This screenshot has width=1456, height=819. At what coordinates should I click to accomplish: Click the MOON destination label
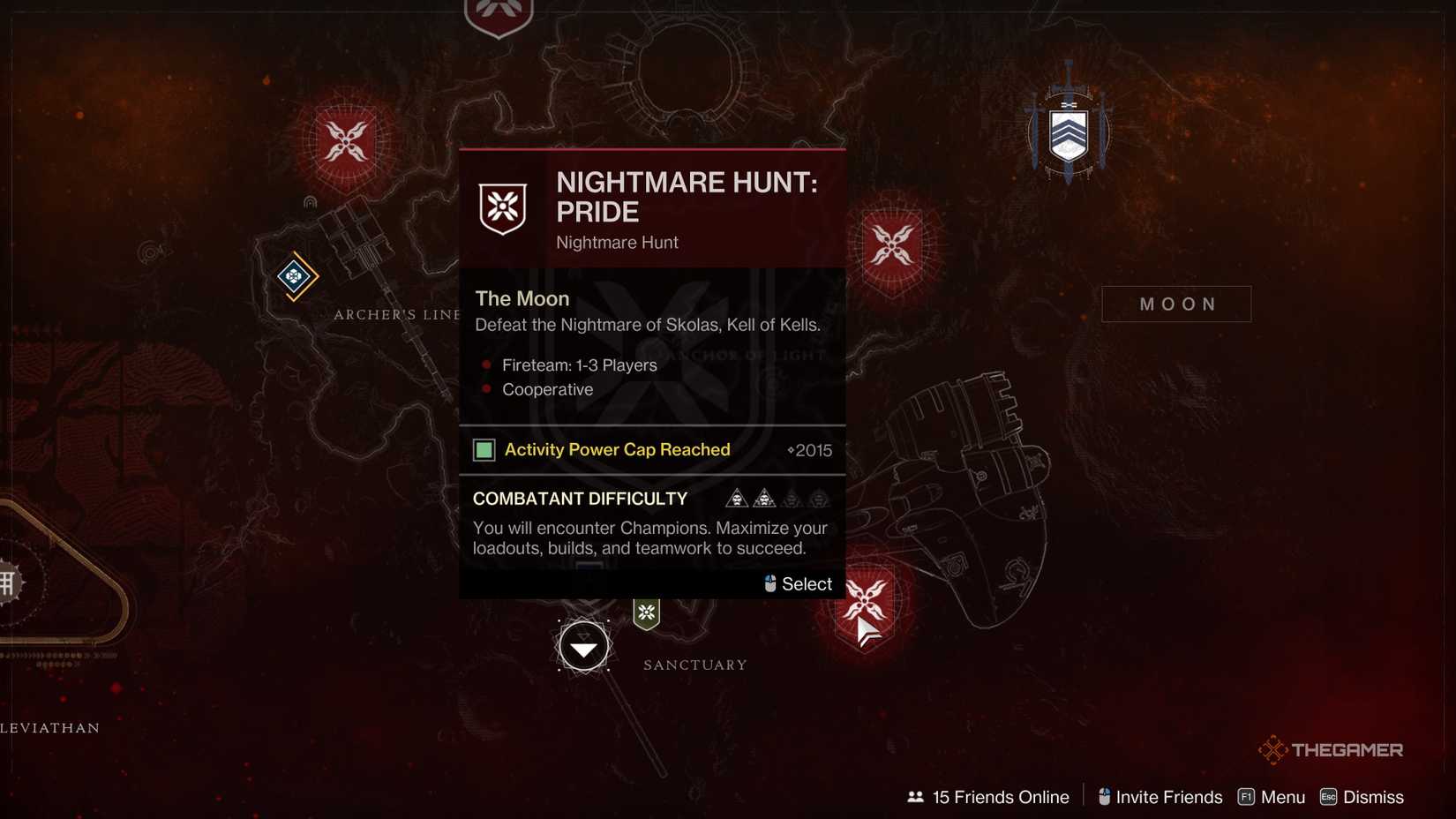pyautogui.click(x=1176, y=304)
